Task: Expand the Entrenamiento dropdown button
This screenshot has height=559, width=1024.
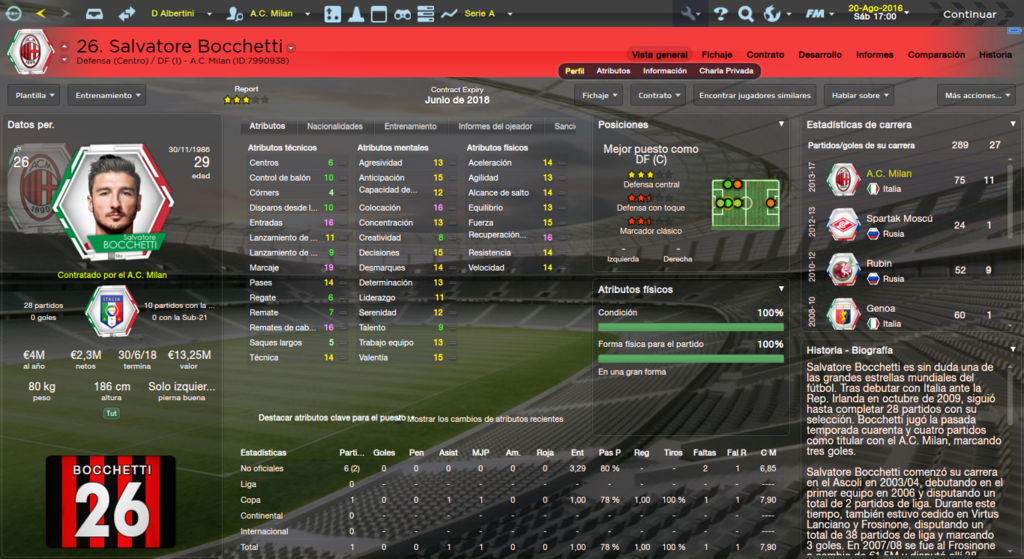Action: (x=106, y=95)
